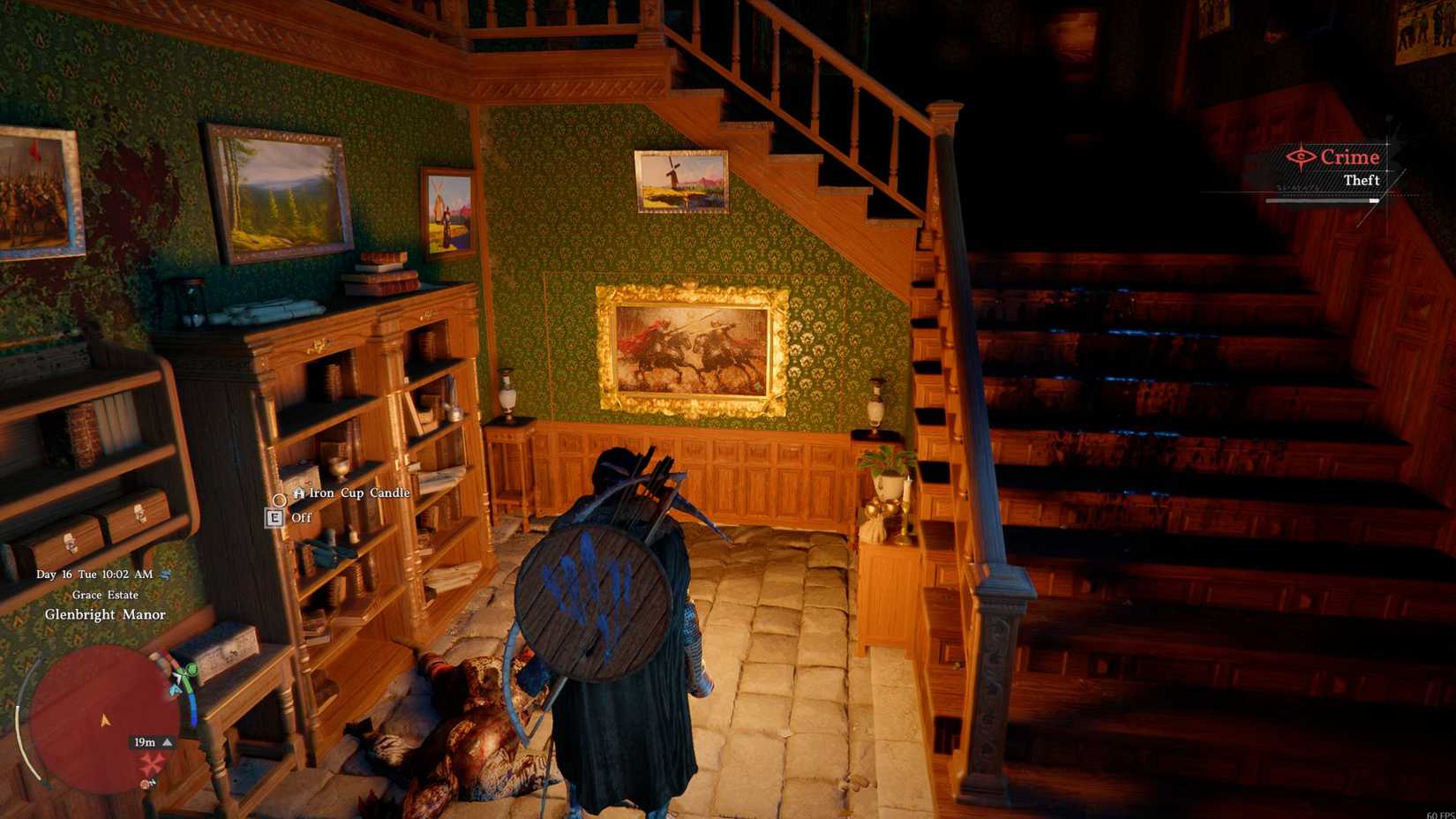1456x819 pixels.
Task: Select the Theft label in the crime notification
Action: 1362,179
